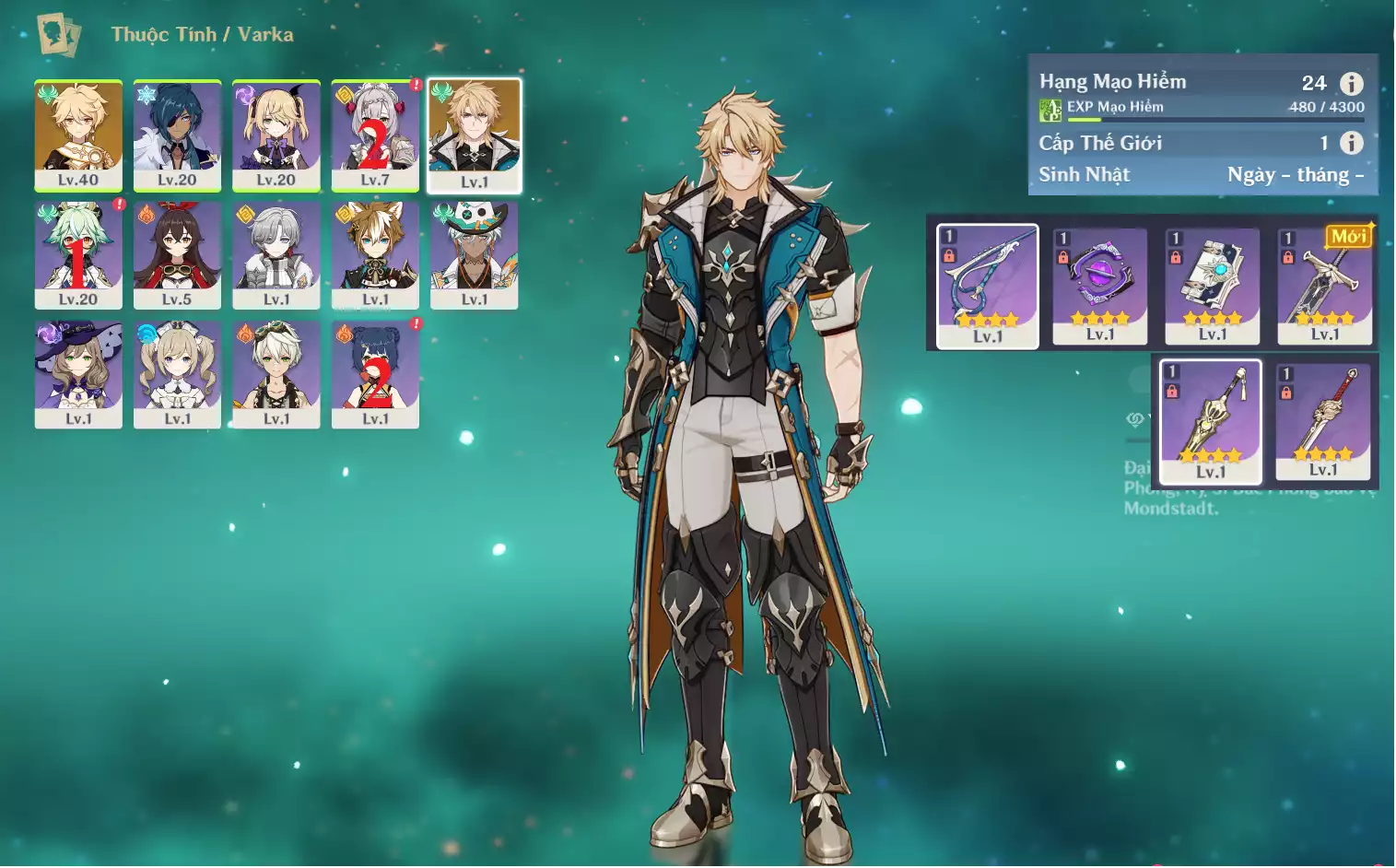
Task: Select Gorou's fox-eared portrait
Action: click(x=375, y=254)
